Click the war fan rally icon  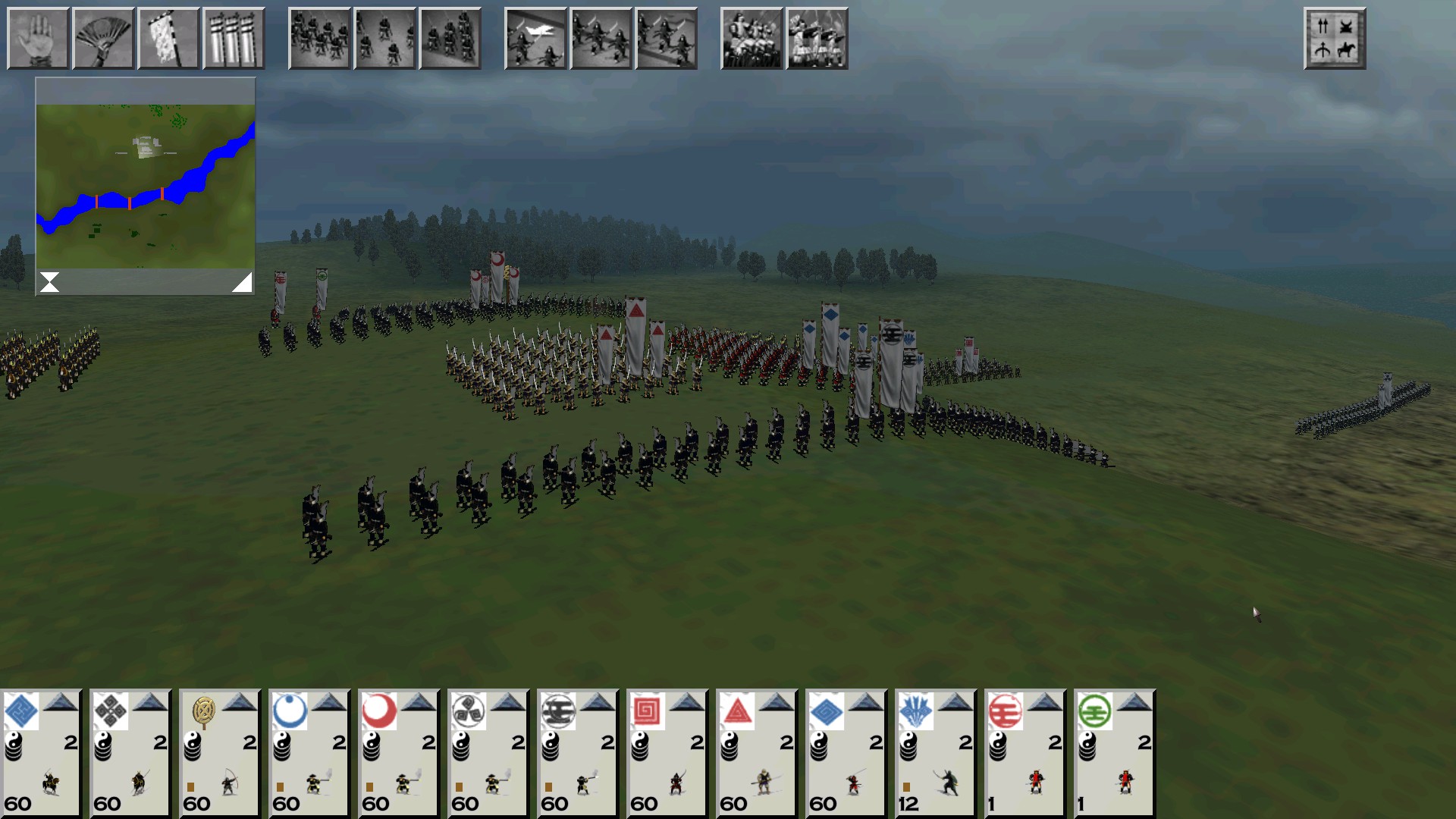[103, 38]
